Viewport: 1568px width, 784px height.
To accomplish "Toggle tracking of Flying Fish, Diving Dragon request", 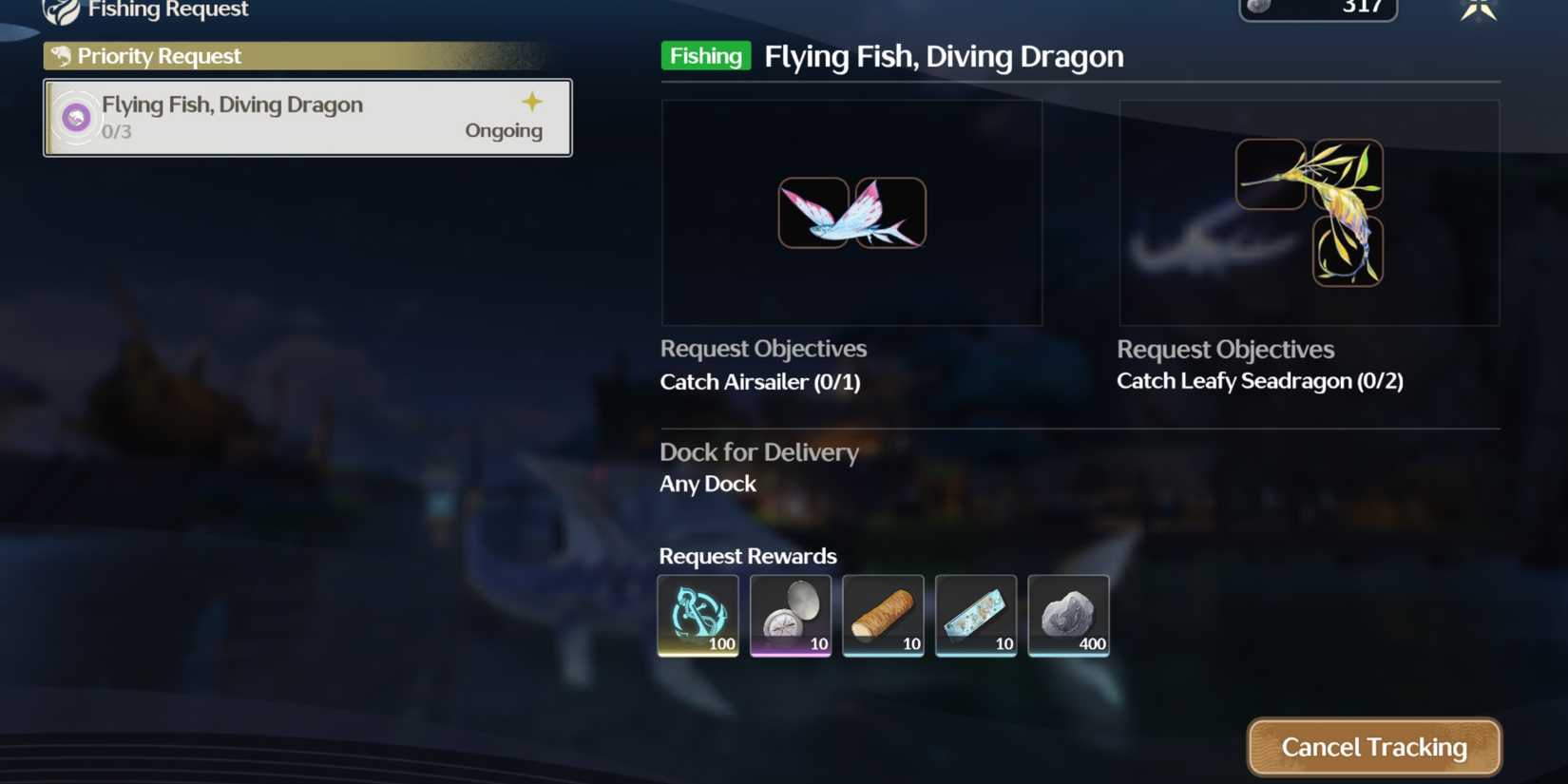I will (x=1373, y=747).
